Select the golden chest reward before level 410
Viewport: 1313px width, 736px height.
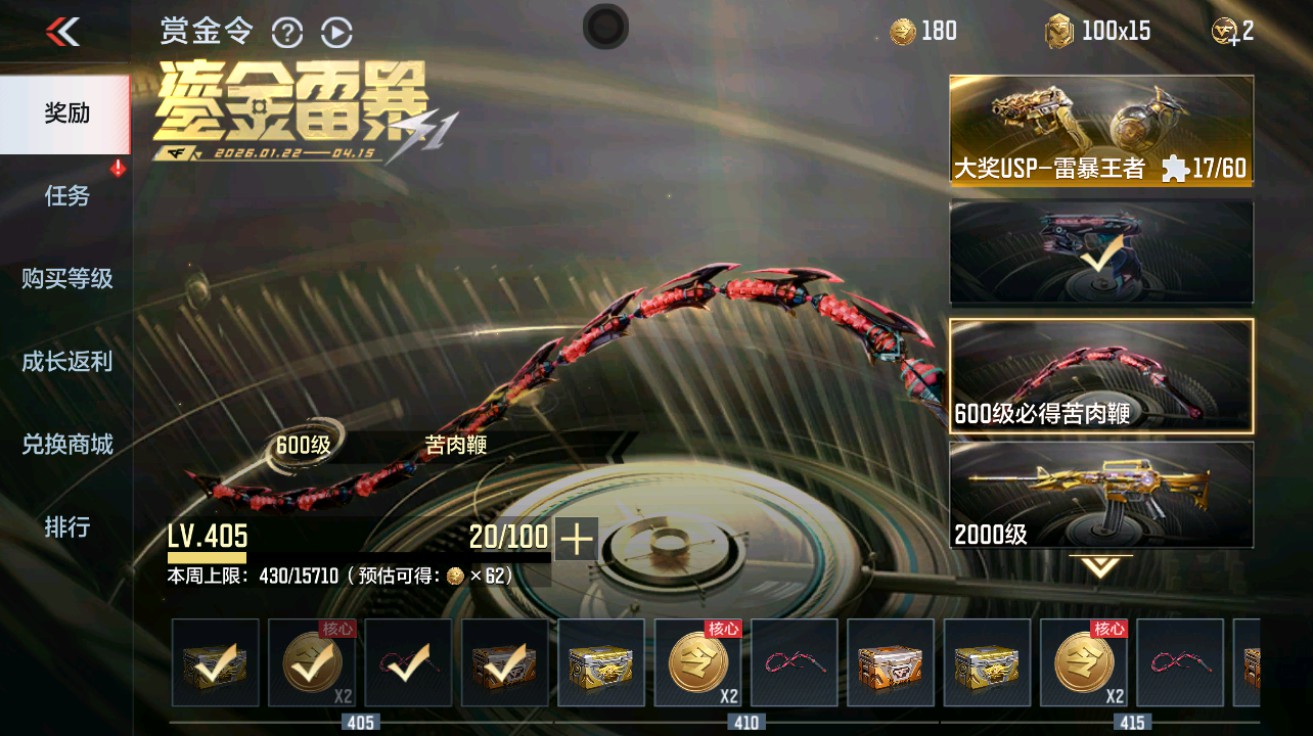point(602,663)
